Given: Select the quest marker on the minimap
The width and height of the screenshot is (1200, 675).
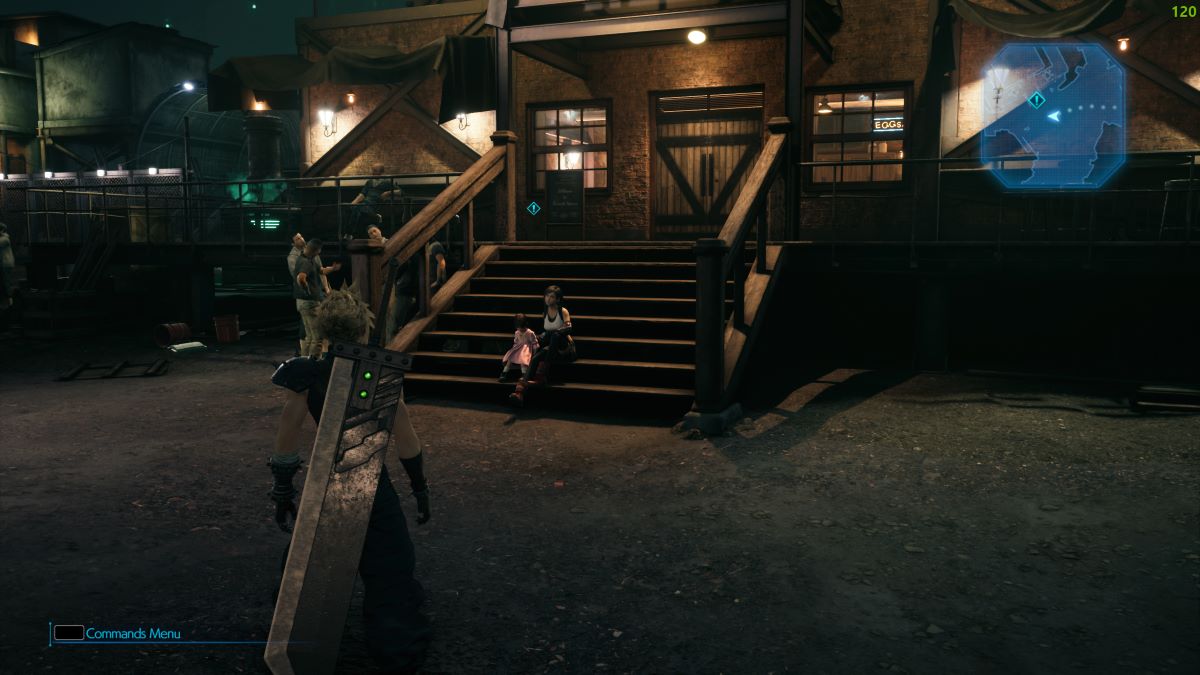Looking at the screenshot, I should point(1037,100).
